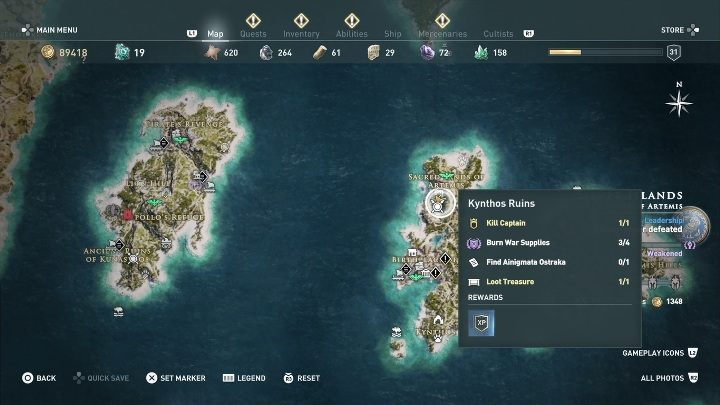
Task: Select the Apollo's Refuge red marker
Action: point(128,214)
